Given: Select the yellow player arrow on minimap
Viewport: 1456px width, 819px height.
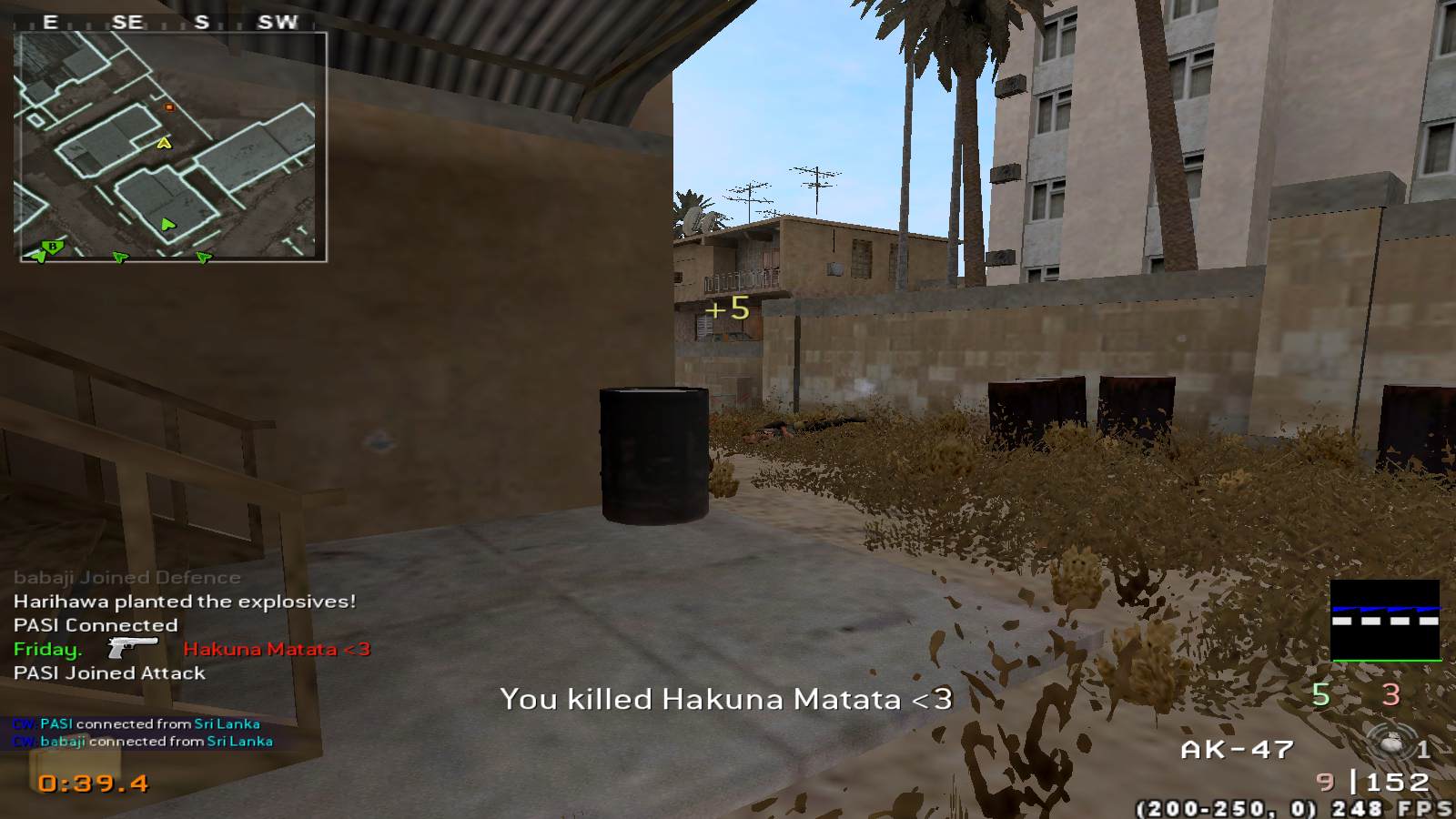Looking at the screenshot, I should pos(164,143).
